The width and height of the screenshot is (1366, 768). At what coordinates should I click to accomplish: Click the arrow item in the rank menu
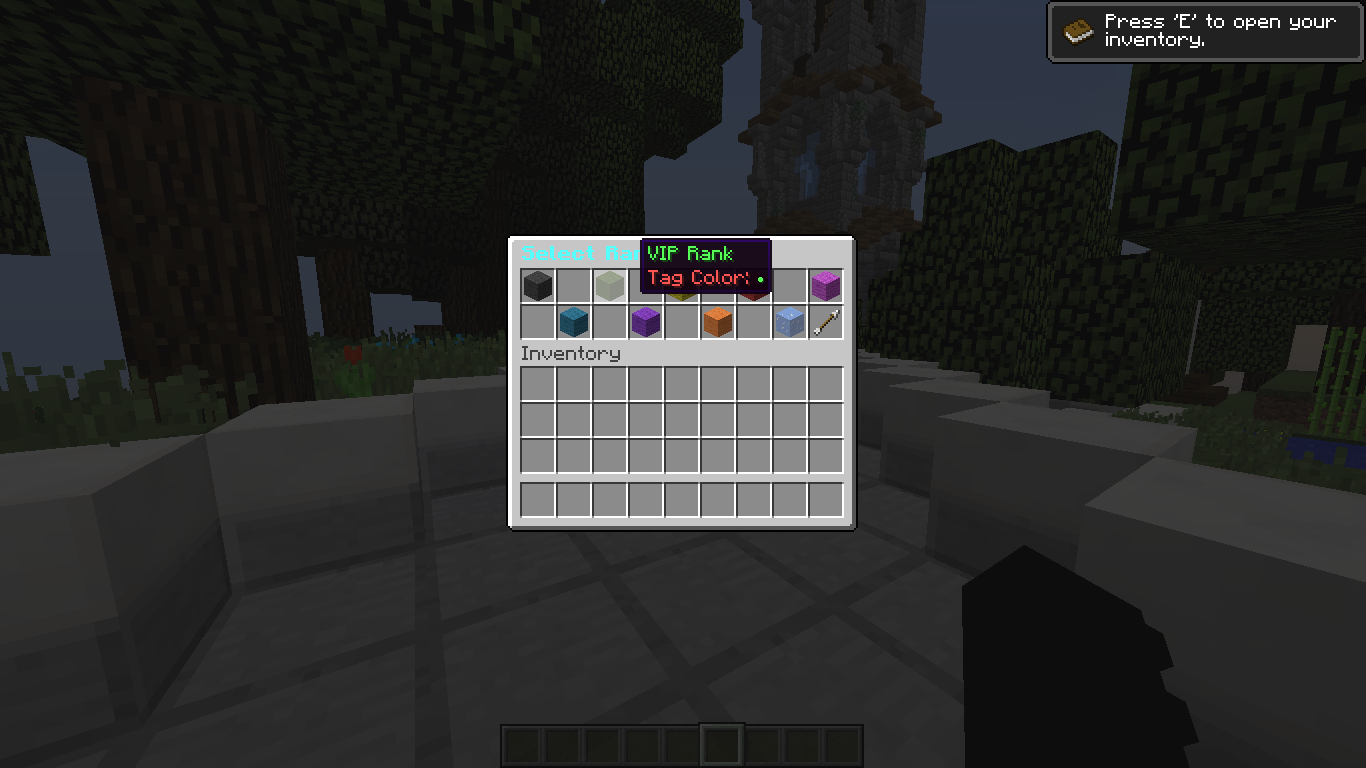tap(825, 320)
